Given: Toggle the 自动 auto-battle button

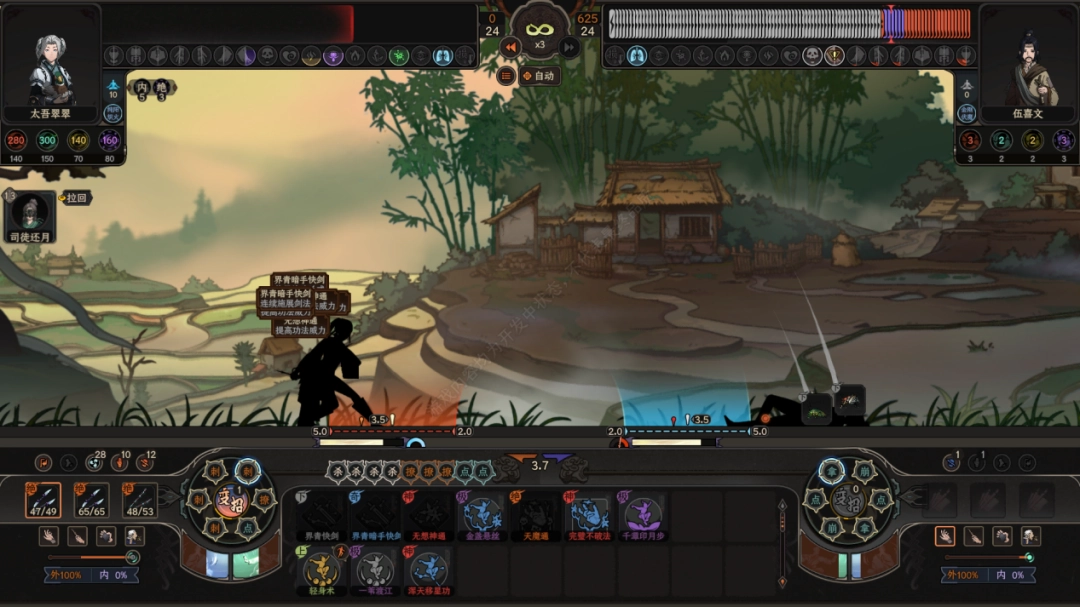Looking at the screenshot, I should tap(538, 75).
